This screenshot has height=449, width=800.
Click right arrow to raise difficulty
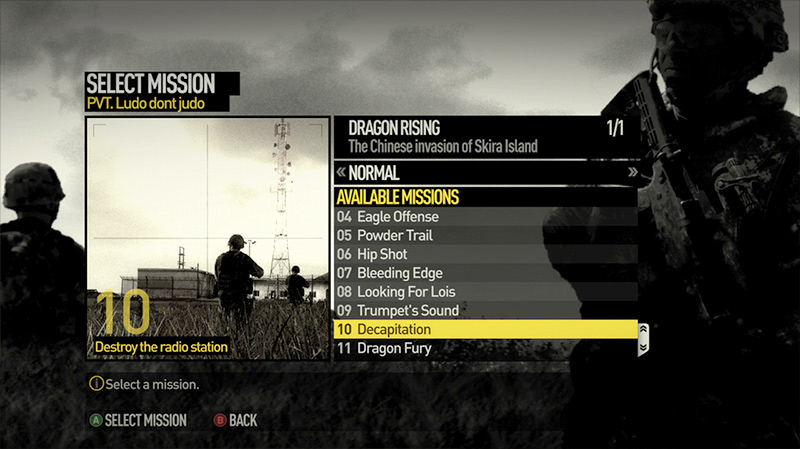[632, 172]
